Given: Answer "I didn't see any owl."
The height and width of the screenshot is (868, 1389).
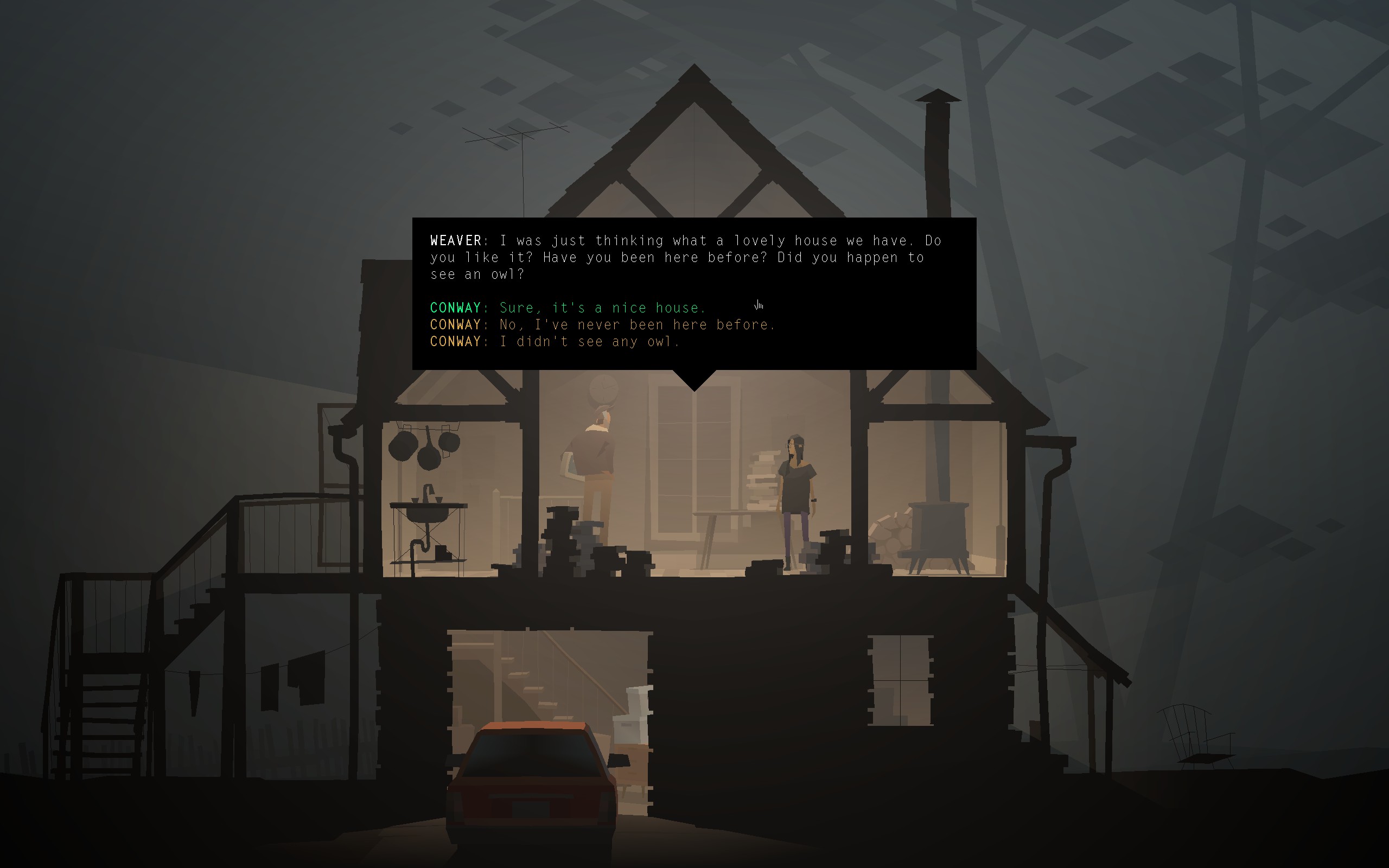Looking at the screenshot, I should (x=588, y=342).
